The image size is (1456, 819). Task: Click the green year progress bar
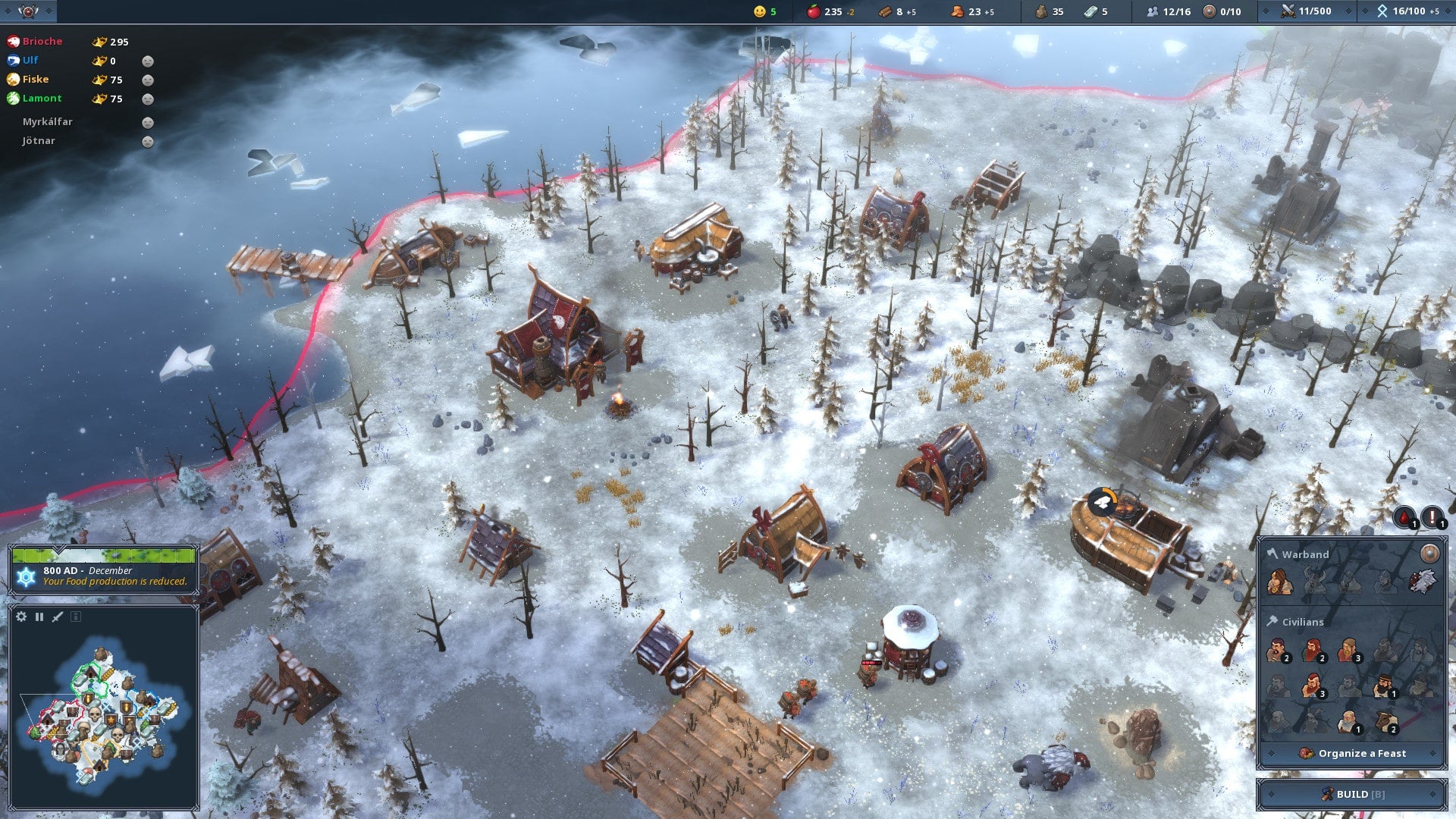(x=106, y=555)
